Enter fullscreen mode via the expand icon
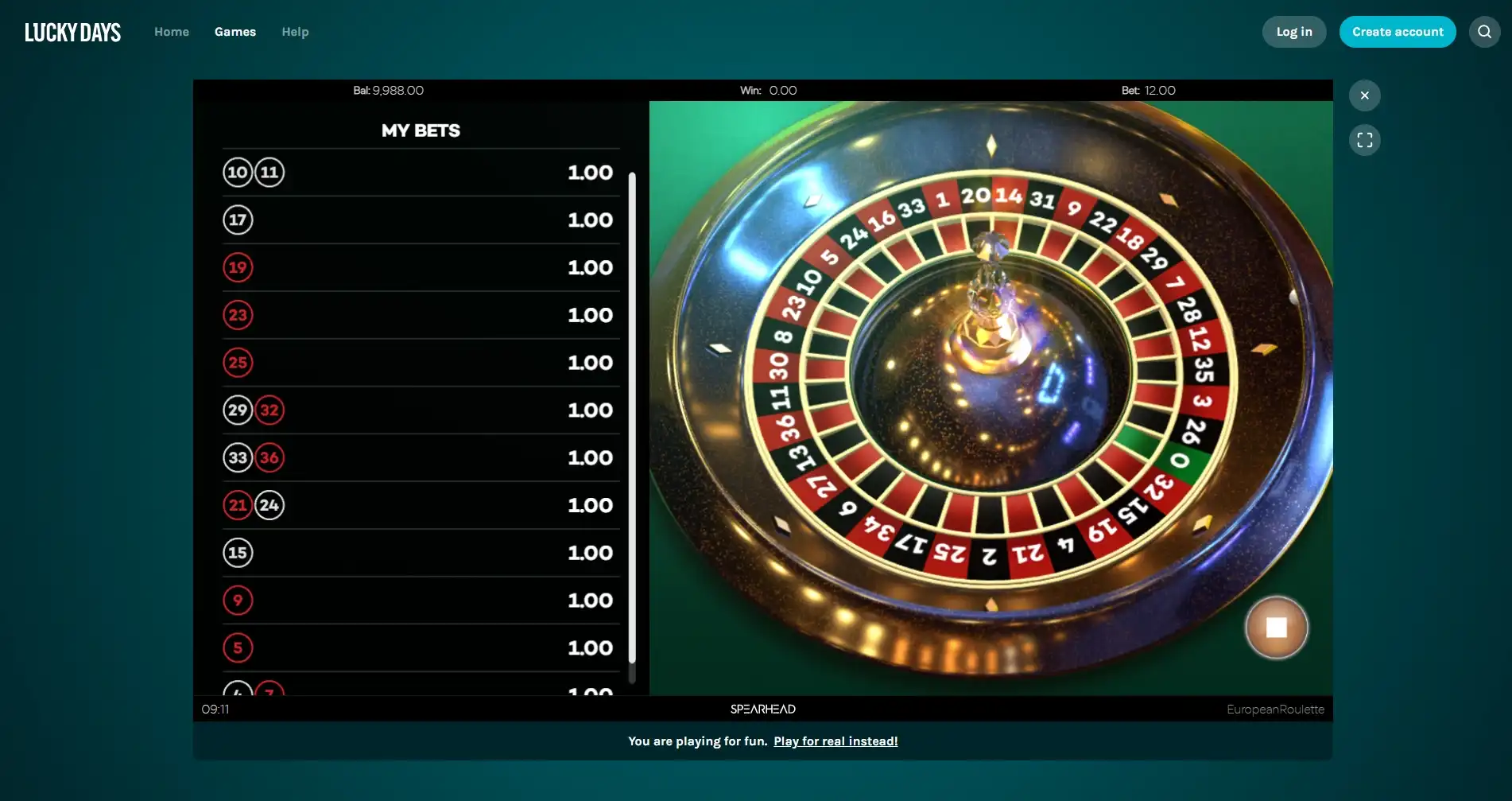The height and width of the screenshot is (801, 1512). pyautogui.click(x=1364, y=140)
